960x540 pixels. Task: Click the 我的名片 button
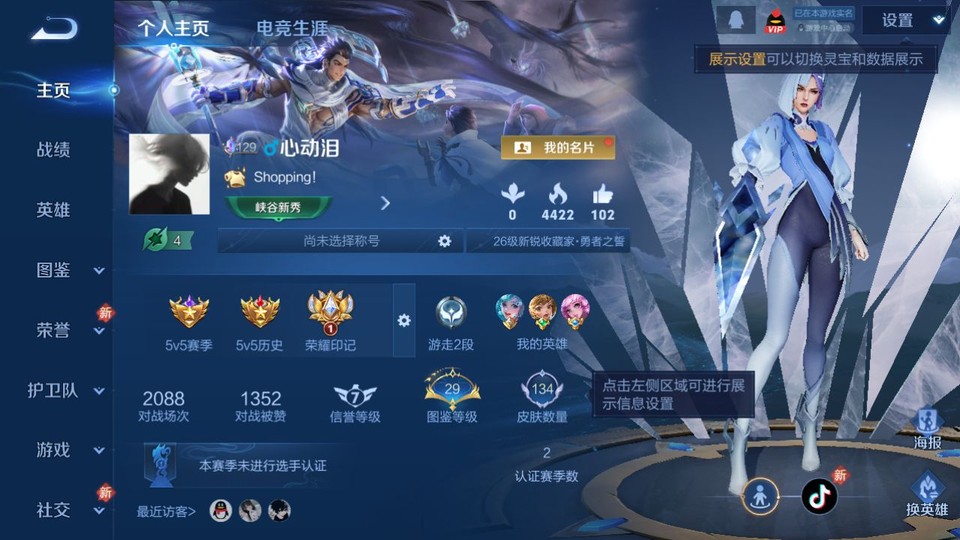(558, 147)
